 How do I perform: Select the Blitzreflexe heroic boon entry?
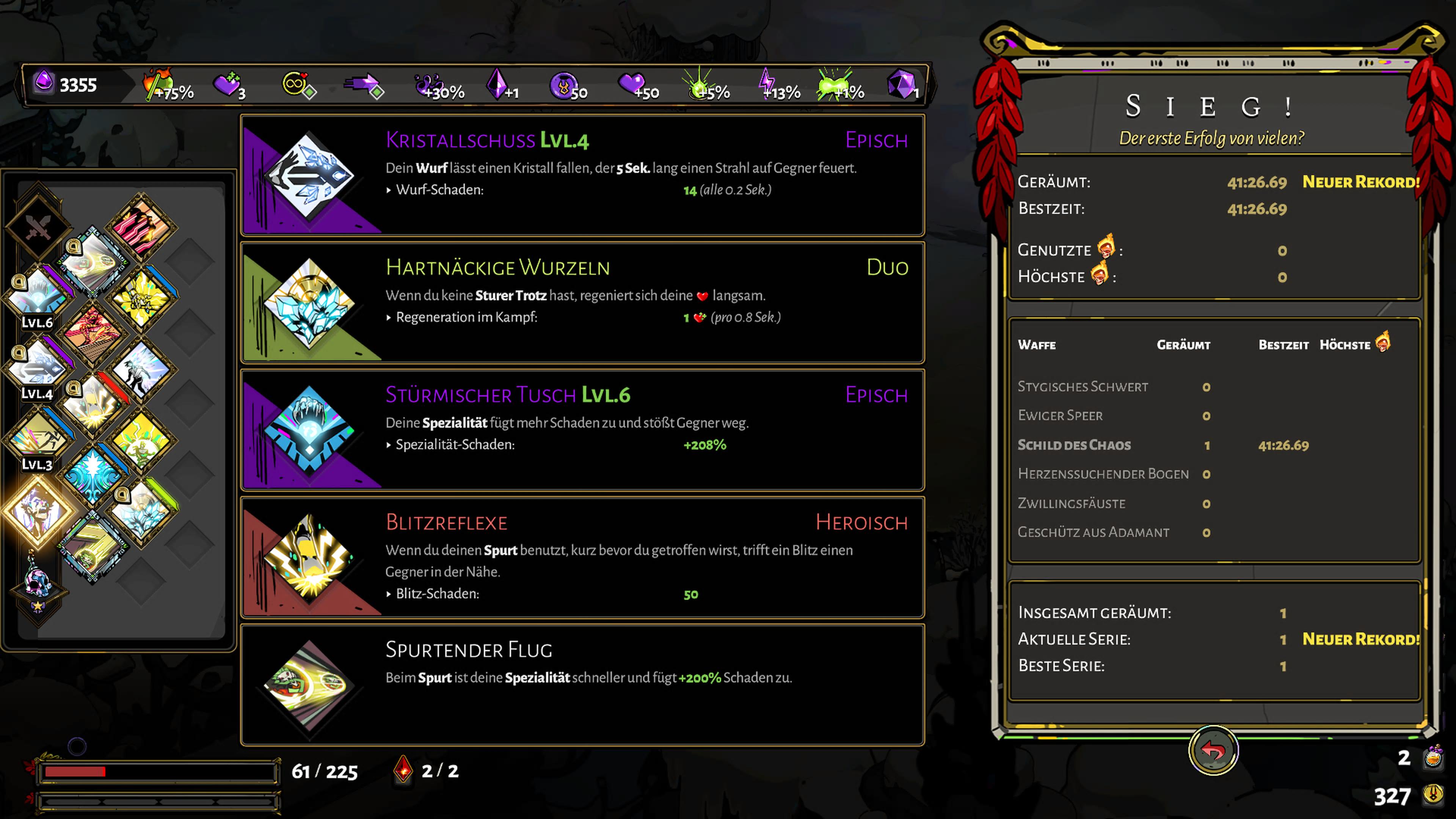582,557
